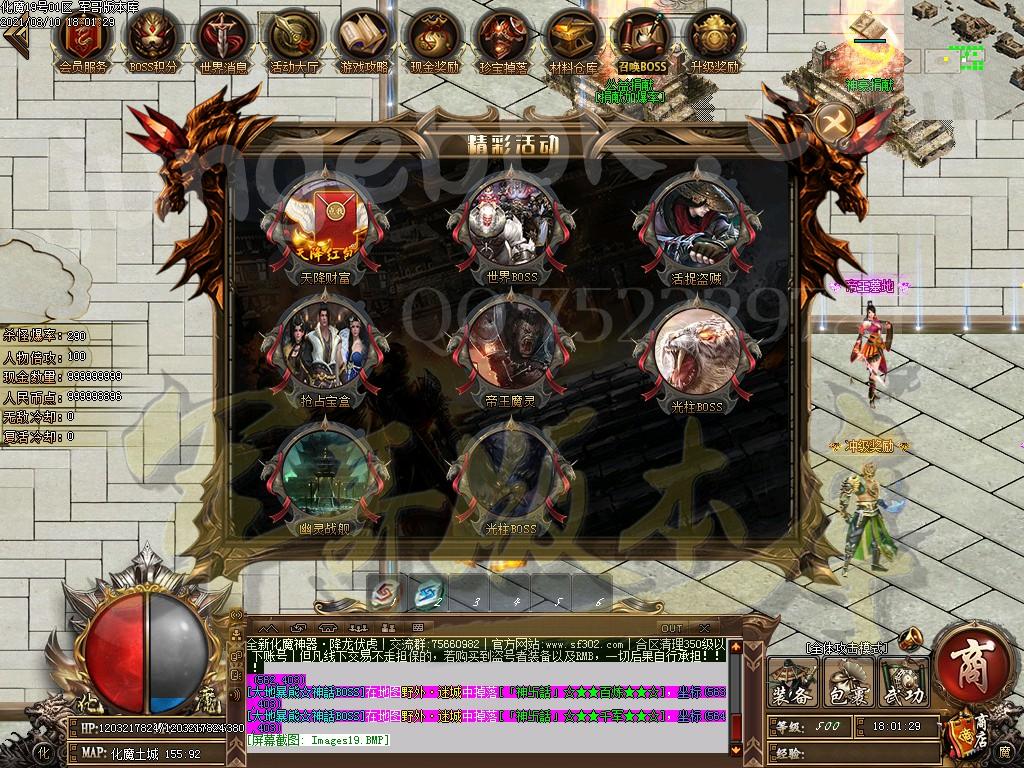This screenshot has width=1024, height=768.
Task: Select the 天降财富 red envelope event
Action: pyautogui.click(x=324, y=224)
